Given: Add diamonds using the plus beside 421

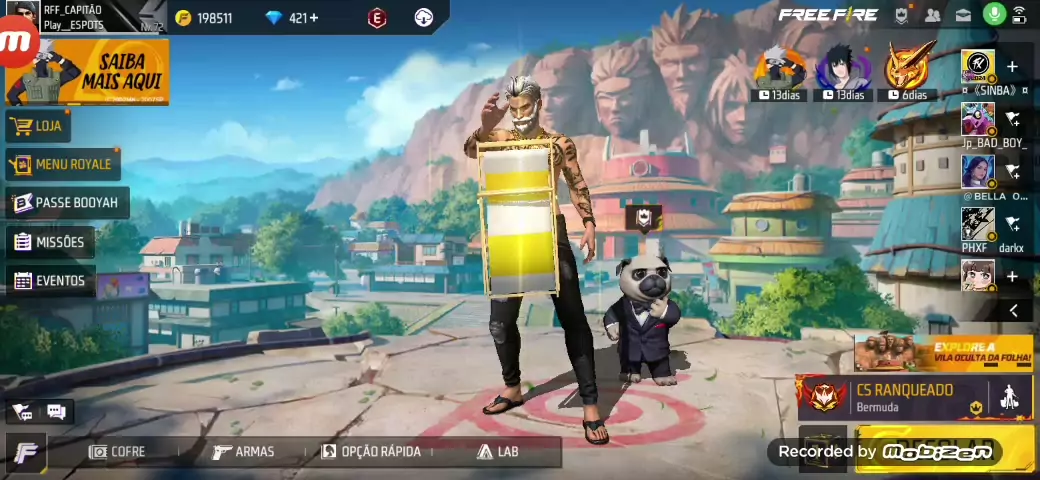Looking at the screenshot, I should [314, 18].
